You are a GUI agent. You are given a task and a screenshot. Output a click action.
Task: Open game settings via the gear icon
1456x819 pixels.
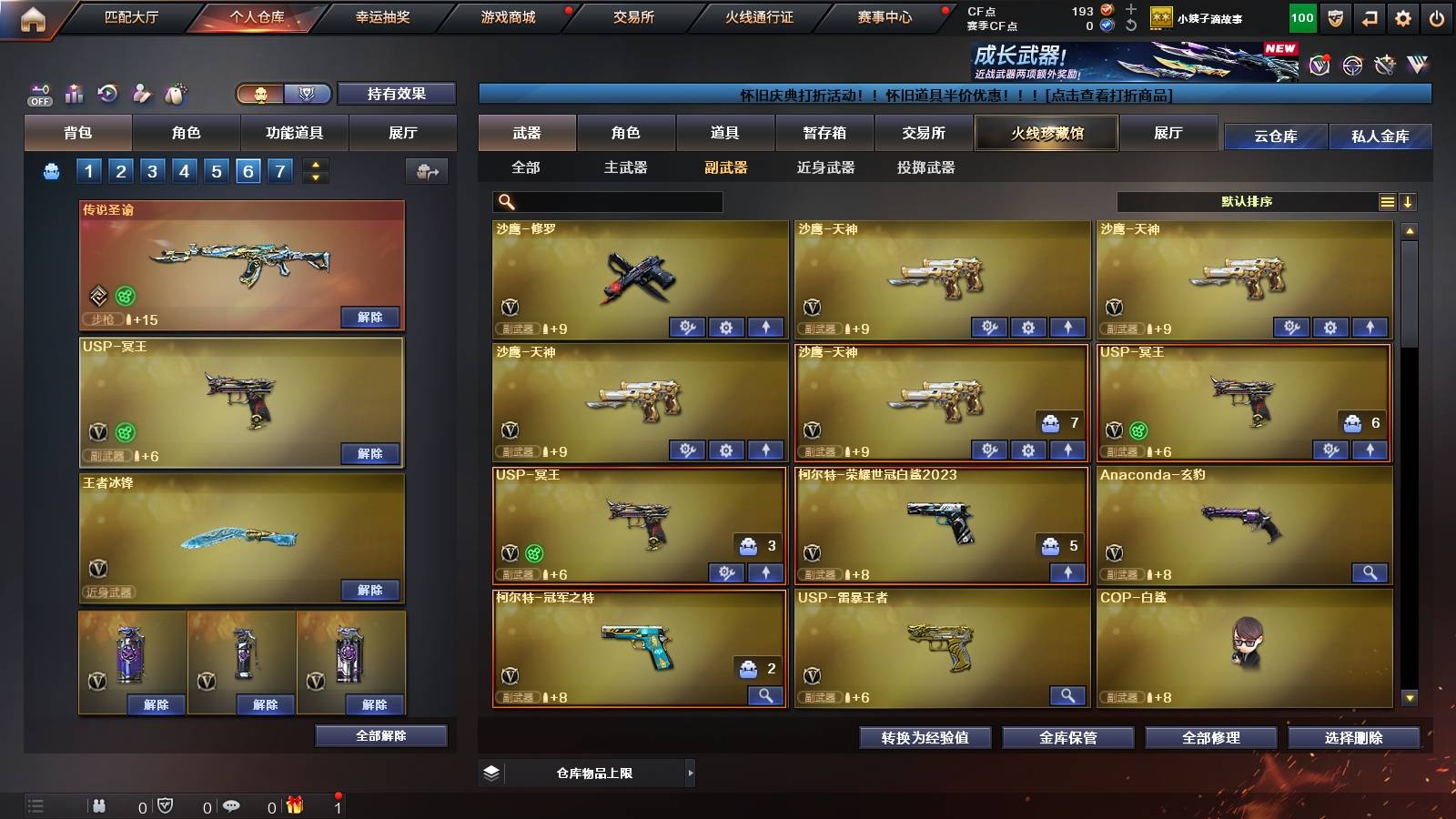tap(1404, 16)
